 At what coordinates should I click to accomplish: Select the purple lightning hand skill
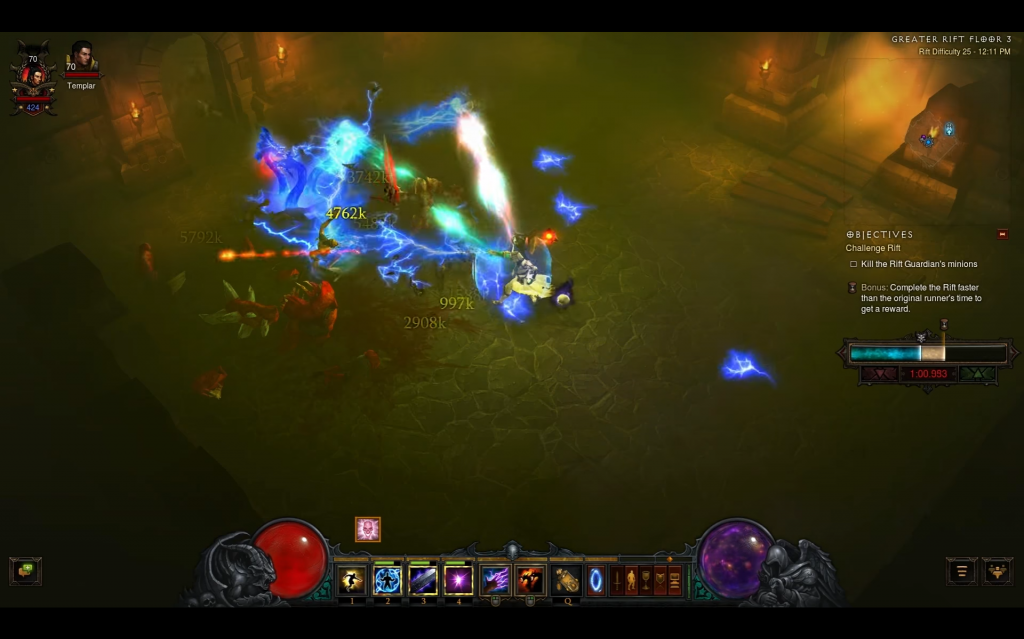(x=495, y=580)
